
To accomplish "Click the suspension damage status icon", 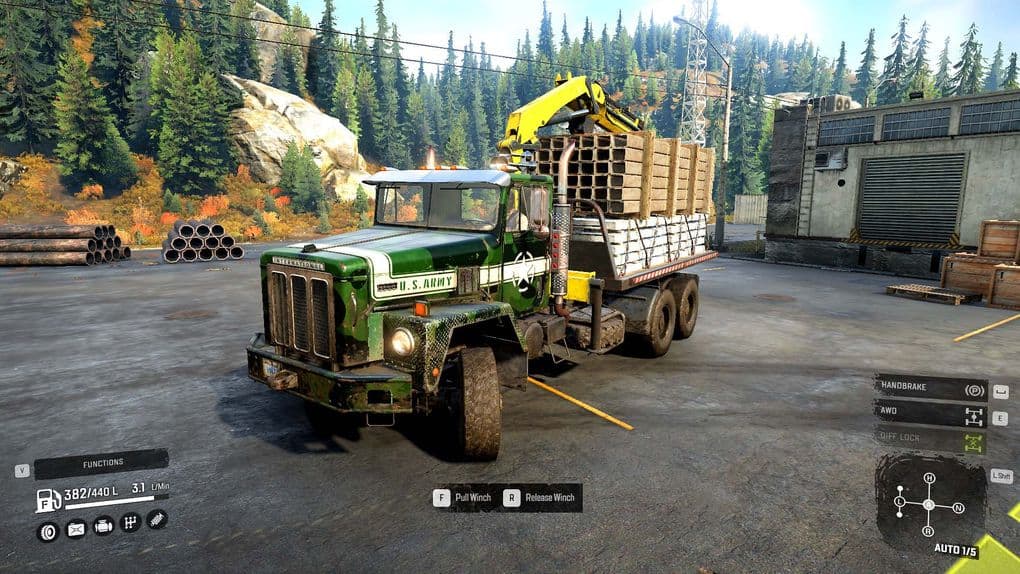I will pyautogui.click(x=157, y=518).
